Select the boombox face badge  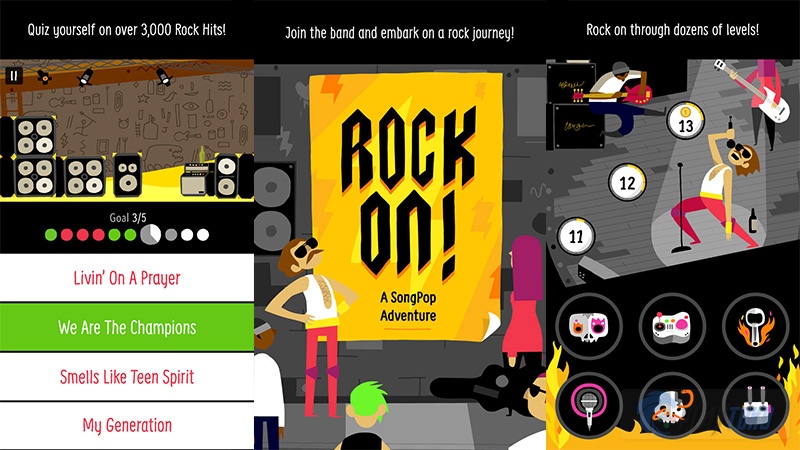[x=672, y=327]
